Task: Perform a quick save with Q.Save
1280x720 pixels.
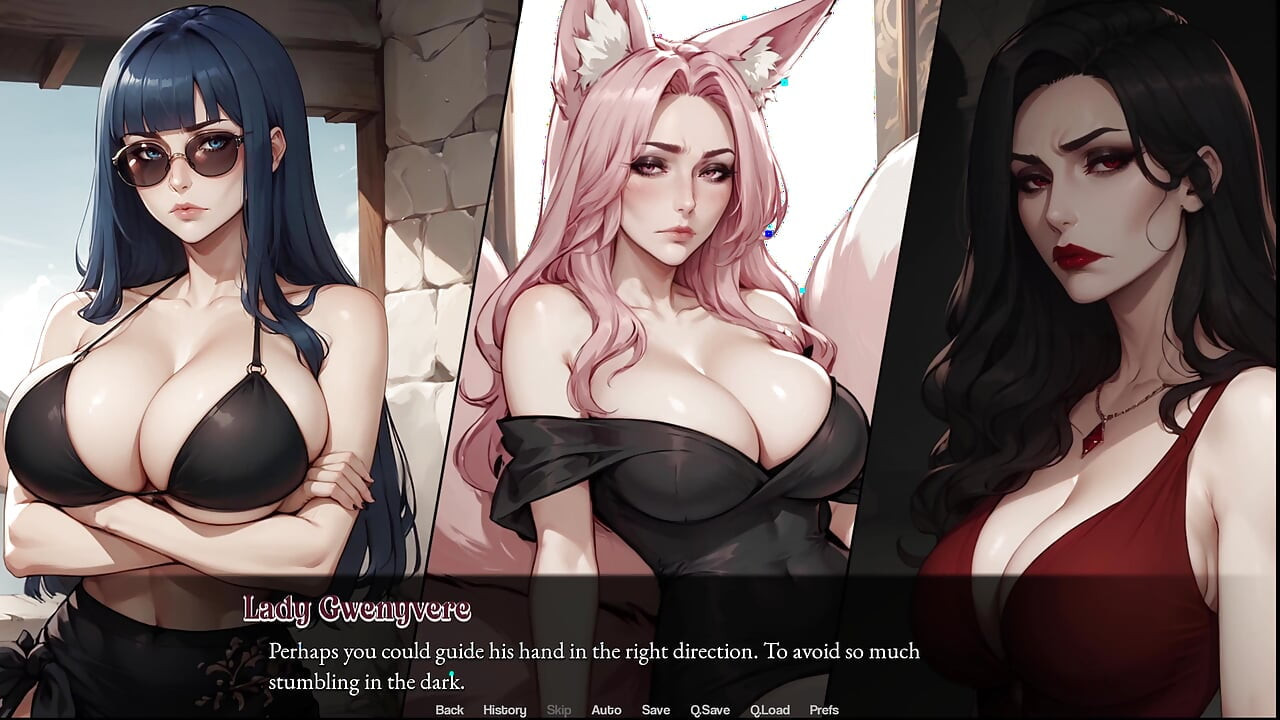Action: 710,709
